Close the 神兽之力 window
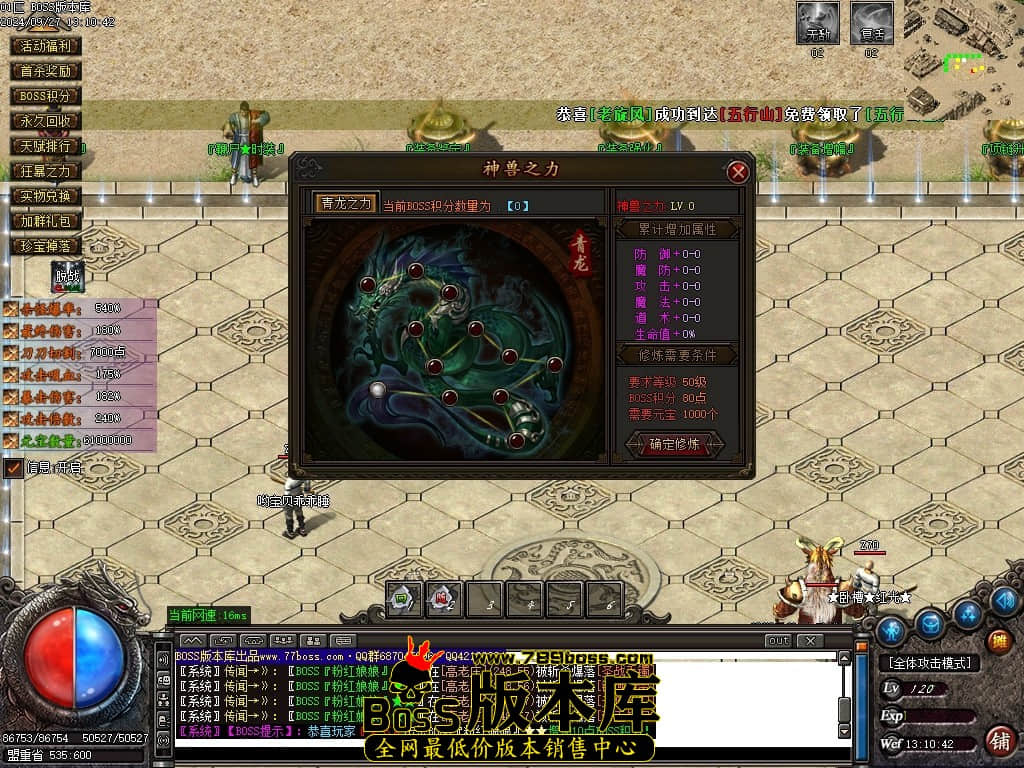1024x768 pixels. [x=738, y=172]
